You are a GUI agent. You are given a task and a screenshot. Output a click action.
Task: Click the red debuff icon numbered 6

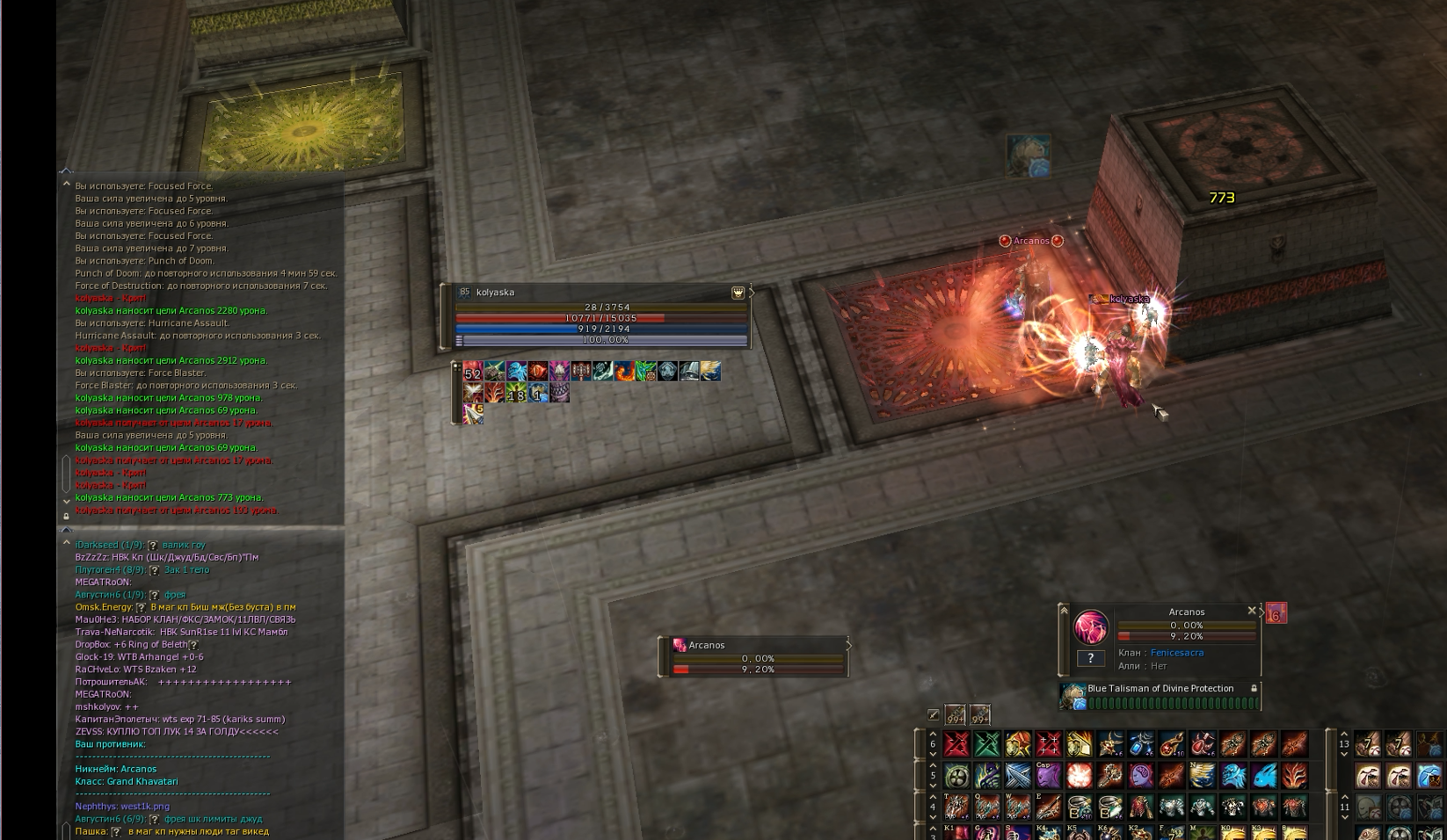[1276, 613]
